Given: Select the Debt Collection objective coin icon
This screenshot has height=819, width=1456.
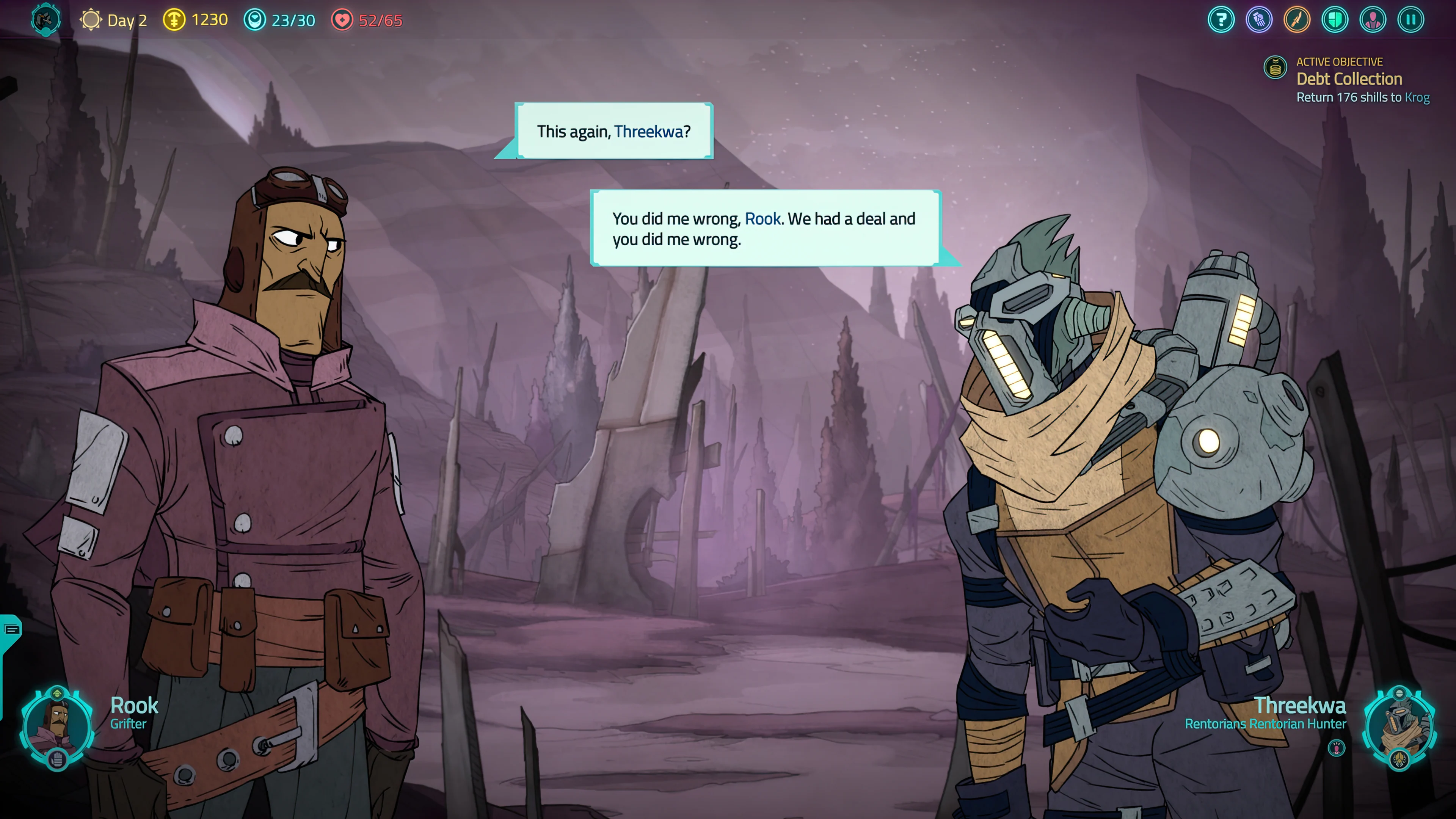Looking at the screenshot, I should pos(1275,67).
